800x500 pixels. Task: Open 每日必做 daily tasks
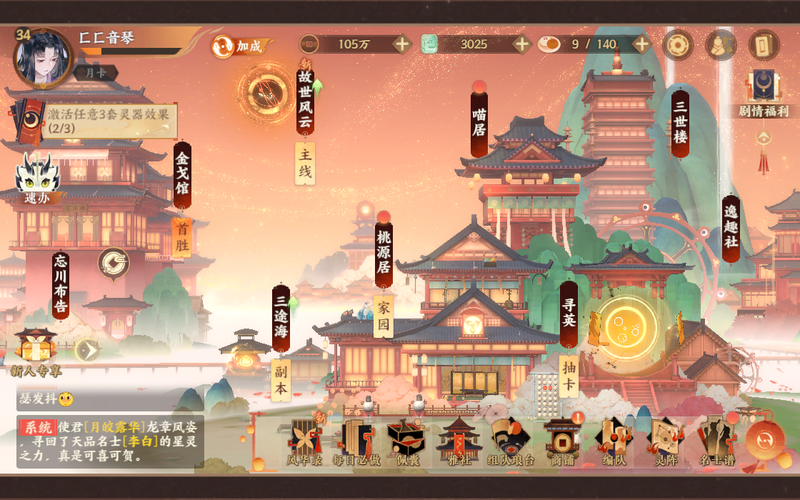coord(356,442)
